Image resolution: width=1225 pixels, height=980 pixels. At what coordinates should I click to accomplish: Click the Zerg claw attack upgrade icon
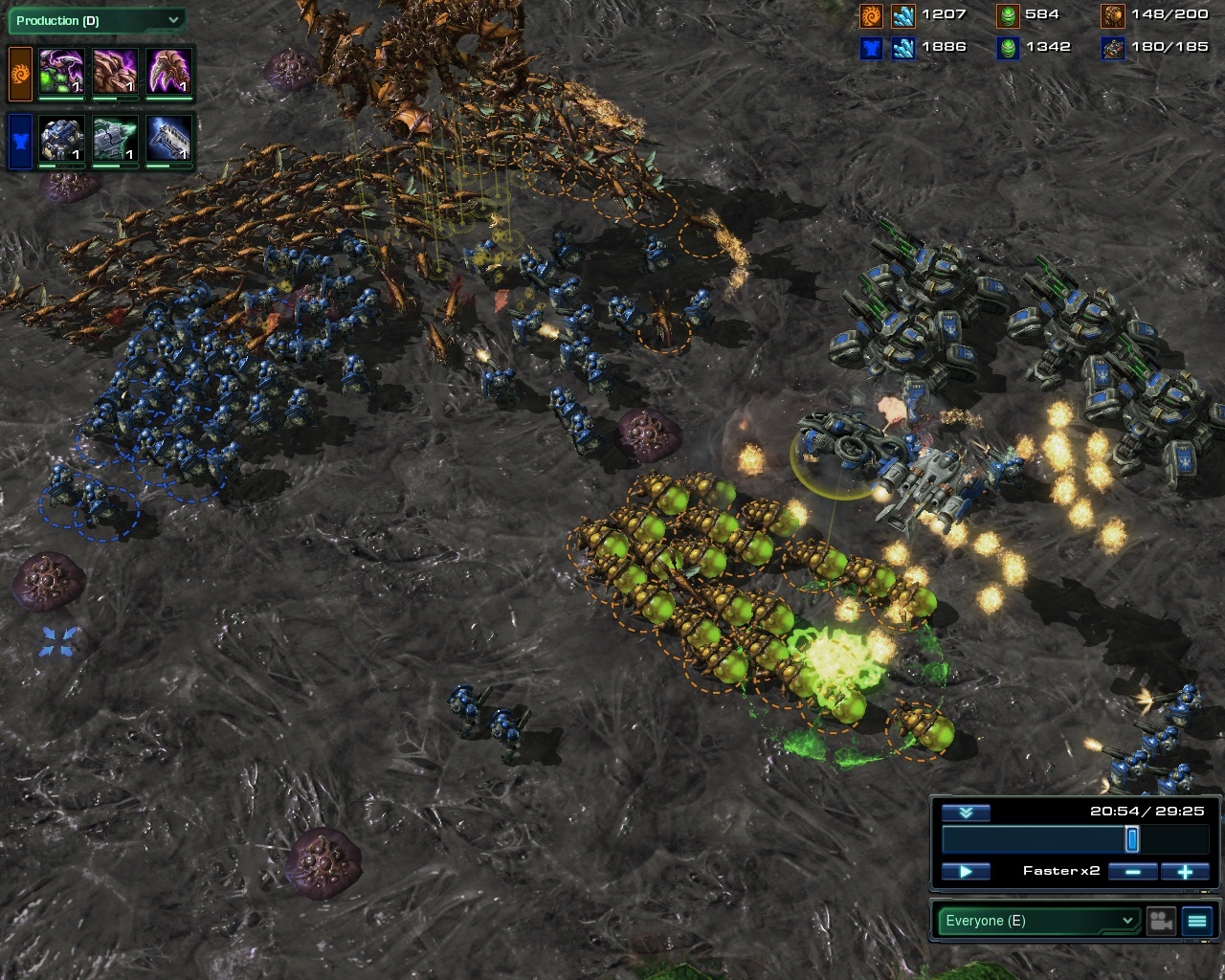pyautogui.click(x=169, y=73)
